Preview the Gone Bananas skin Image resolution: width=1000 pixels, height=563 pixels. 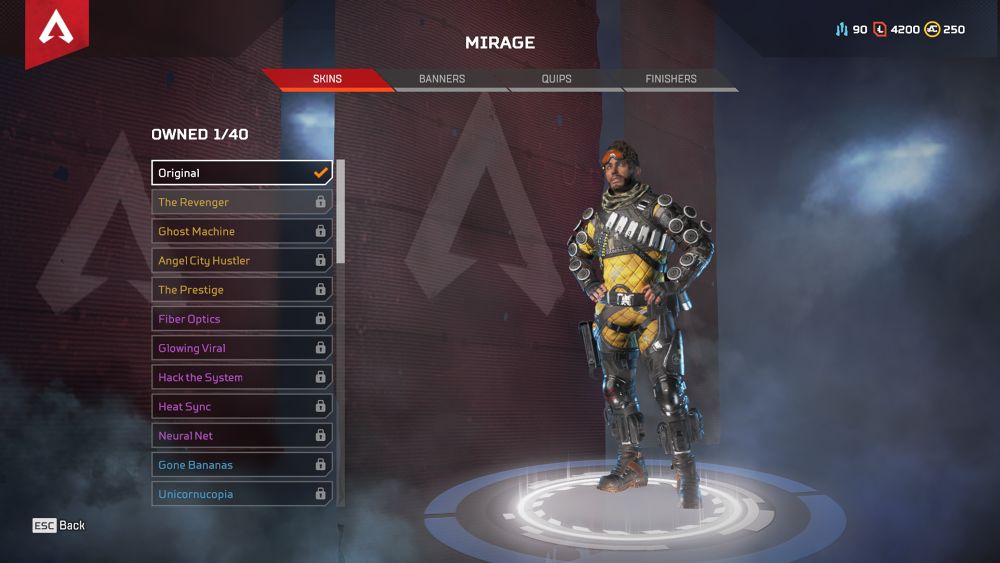242,465
